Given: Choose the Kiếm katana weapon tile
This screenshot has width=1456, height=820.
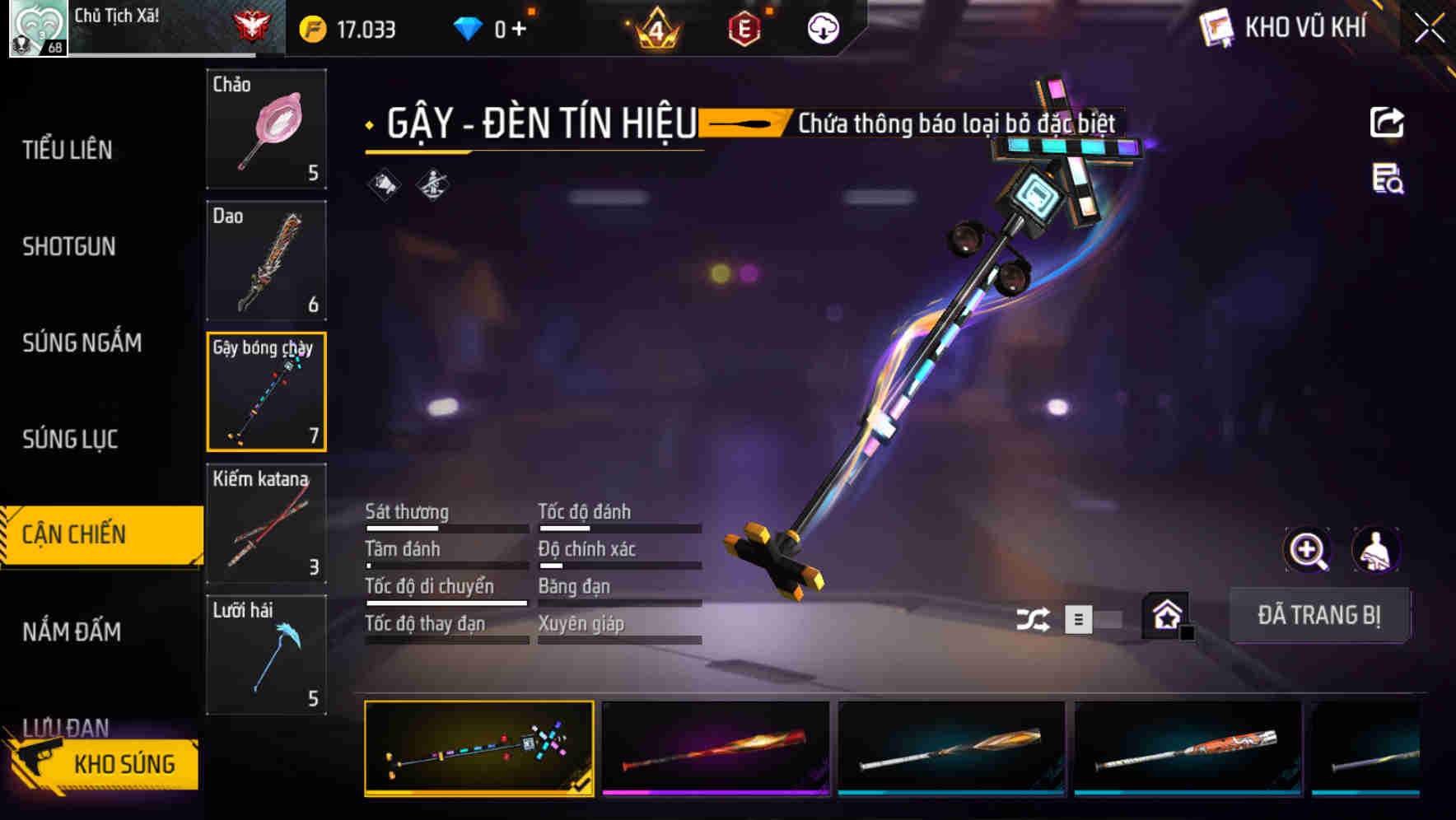Looking at the screenshot, I should [x=266, y=524].
